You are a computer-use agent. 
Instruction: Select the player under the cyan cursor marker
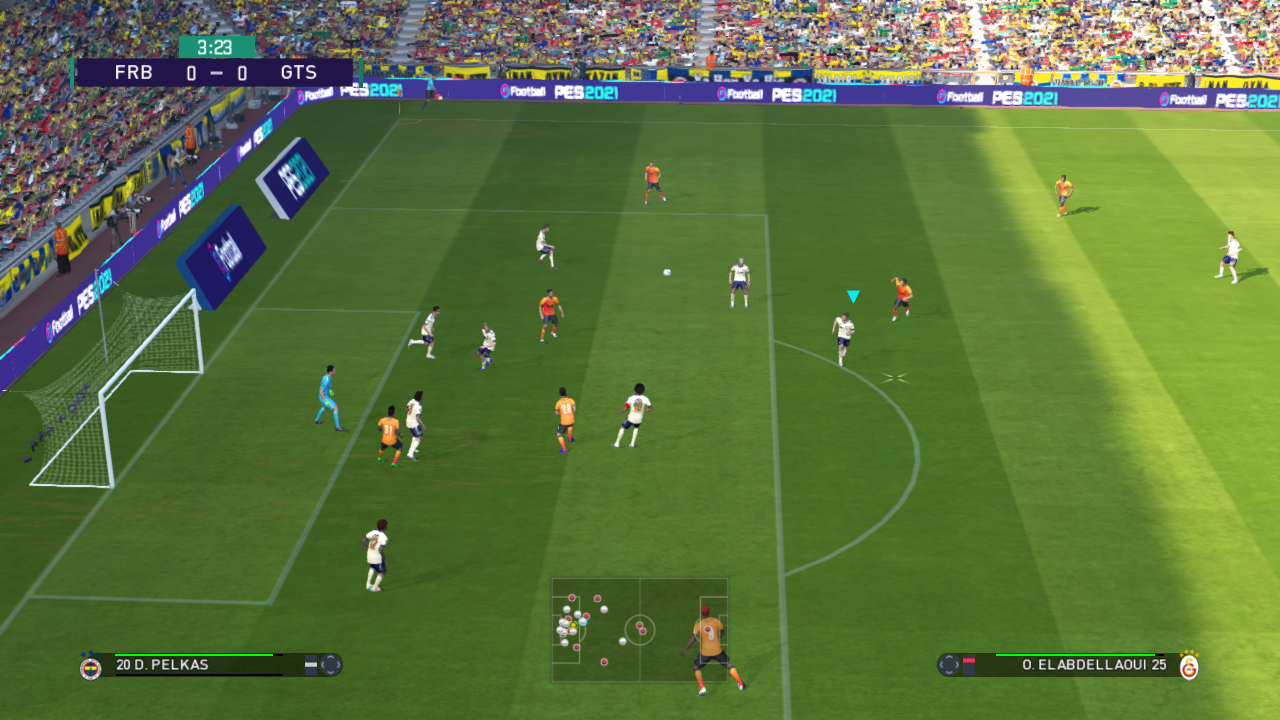(x=844, y=336)
